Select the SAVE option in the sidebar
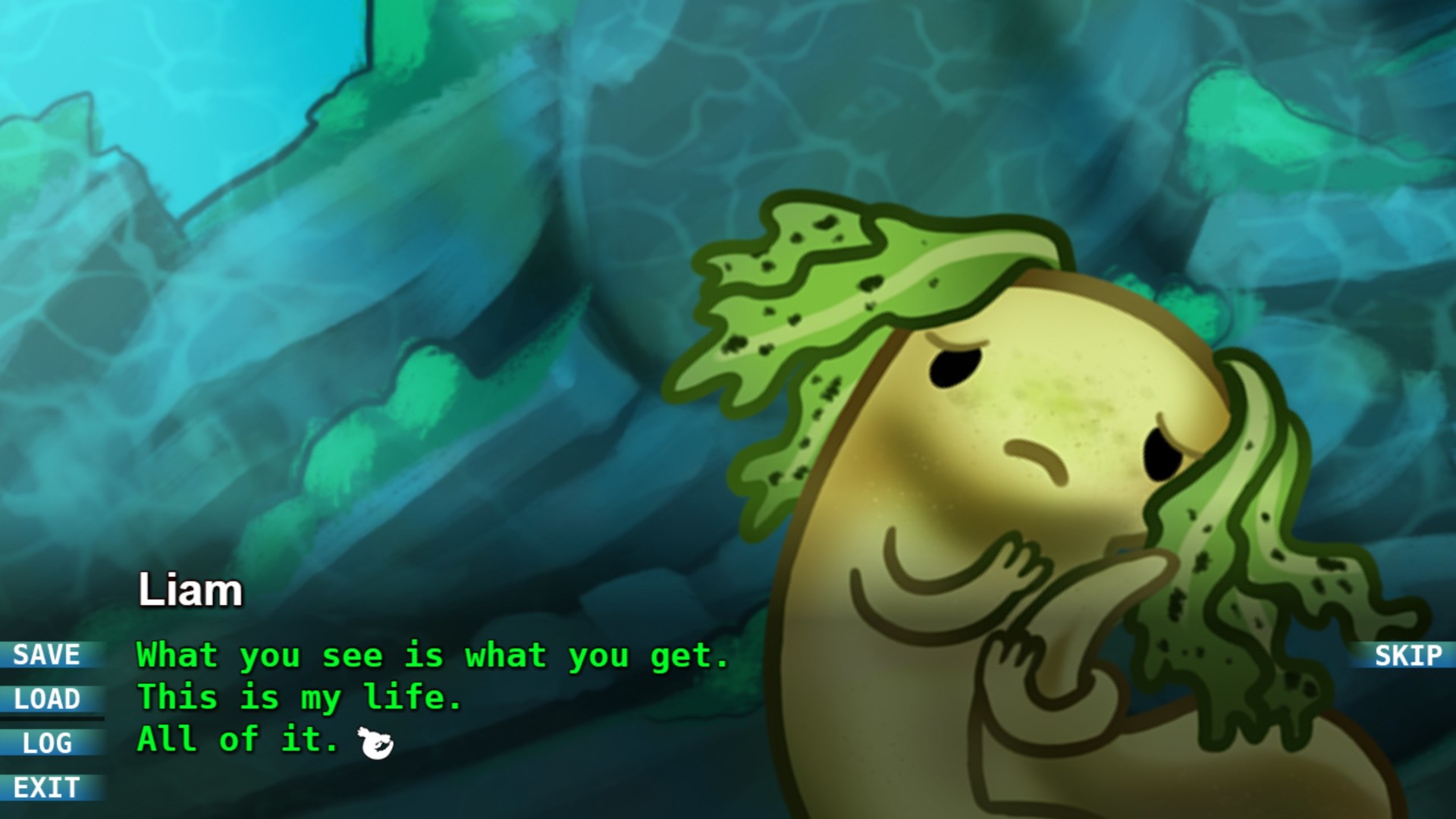 pyautogui.click(x=45, y=655)
